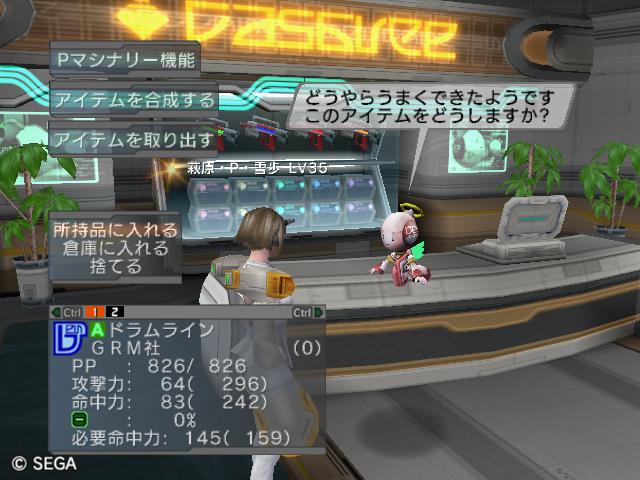Choose アイテムを取り出す menu entry
This screenshot has width=640, height=480.
(x=134, y=138)
